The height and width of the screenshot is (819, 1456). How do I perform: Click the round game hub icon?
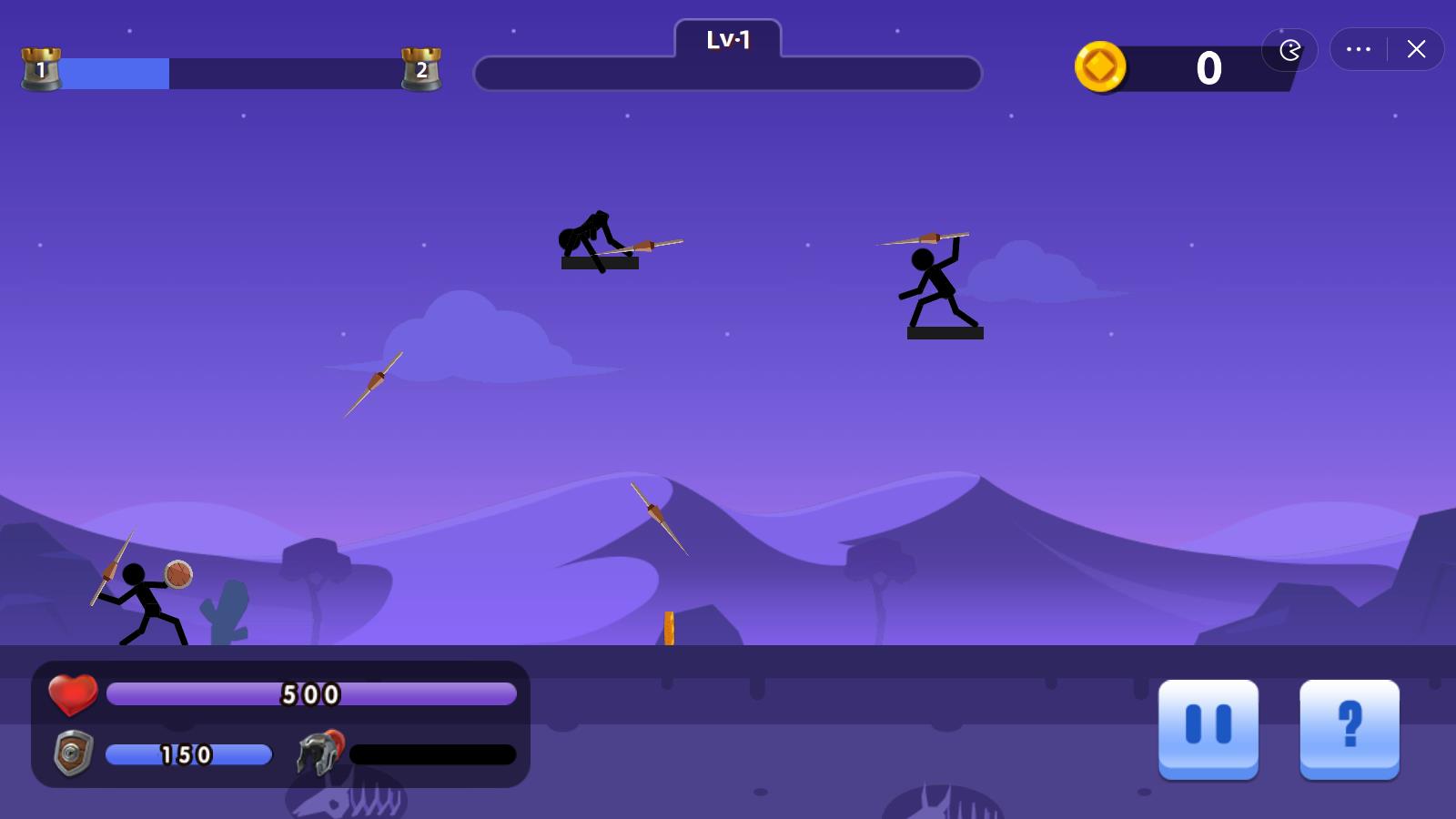coord(1289,49)
